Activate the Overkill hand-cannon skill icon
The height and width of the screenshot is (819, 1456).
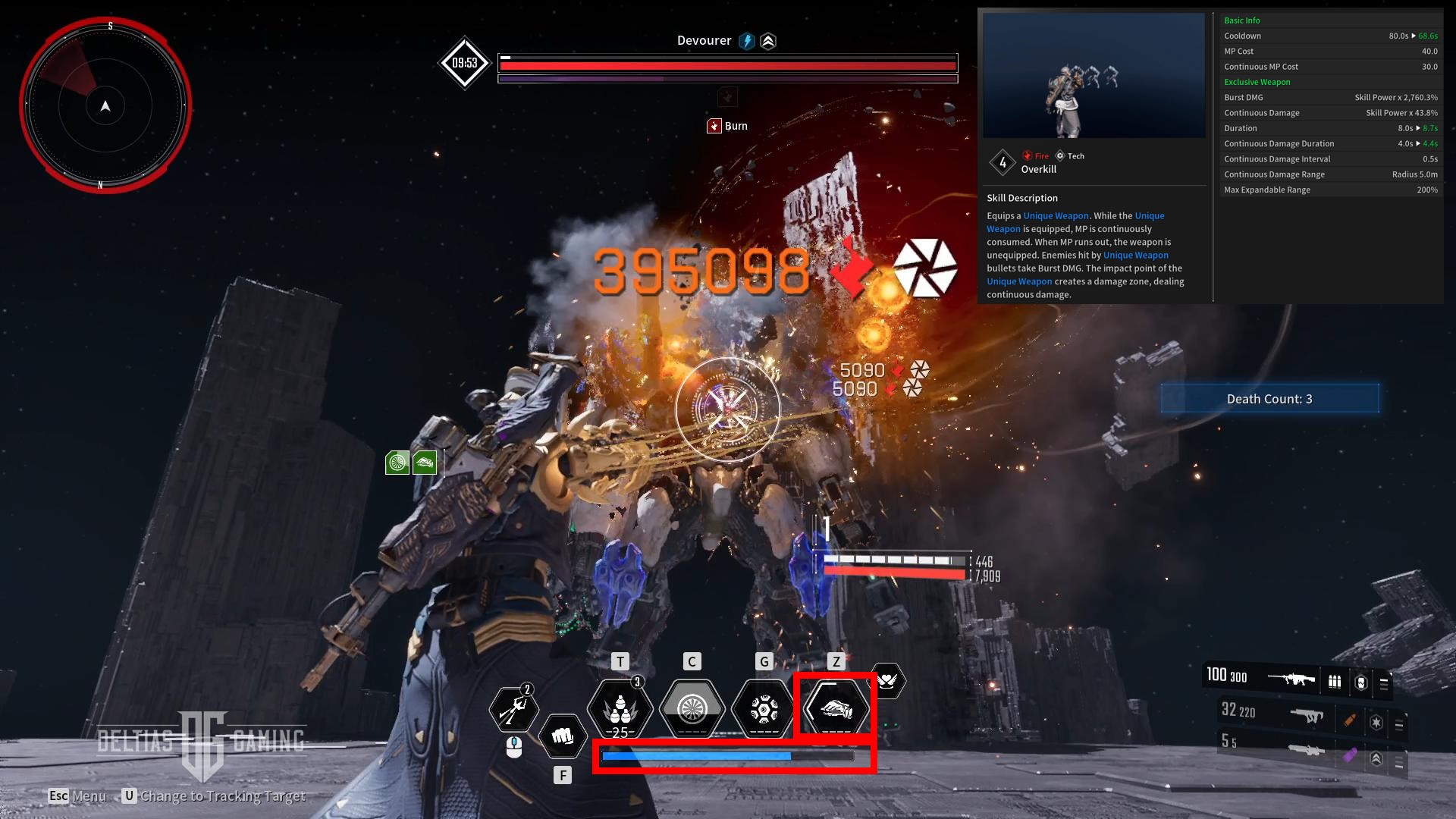tap(836, 708)
